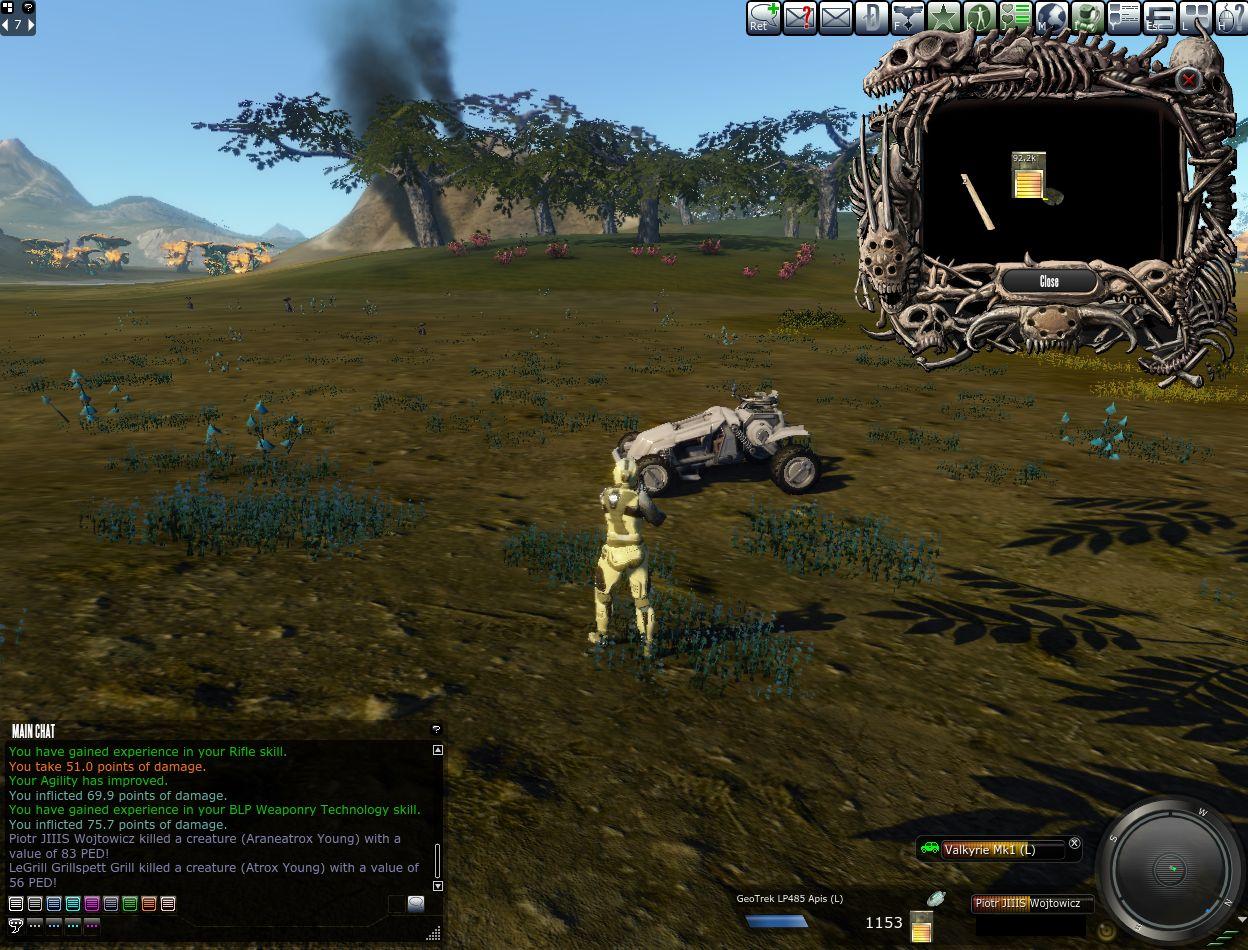Select the magenta chat channel filter
The height and width of the screenshot is (950, 1248).
[92, 904]
